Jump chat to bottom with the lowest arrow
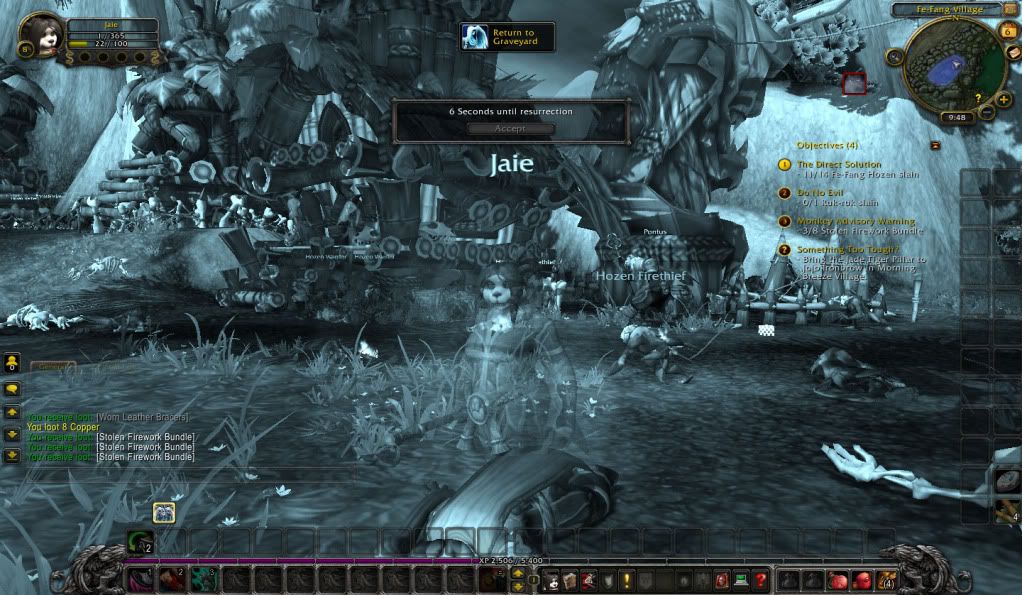This screenshot has height=595, width=1022. coord(12,456)
